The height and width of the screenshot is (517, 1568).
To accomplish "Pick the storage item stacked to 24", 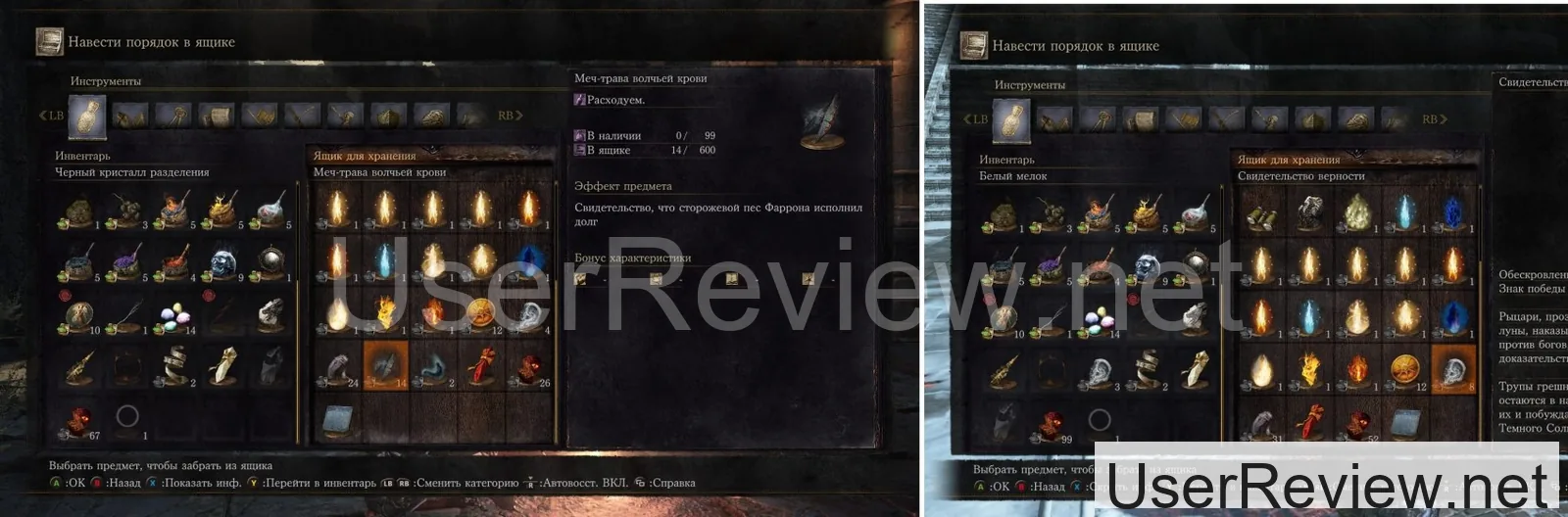I will tap(338, 365).
